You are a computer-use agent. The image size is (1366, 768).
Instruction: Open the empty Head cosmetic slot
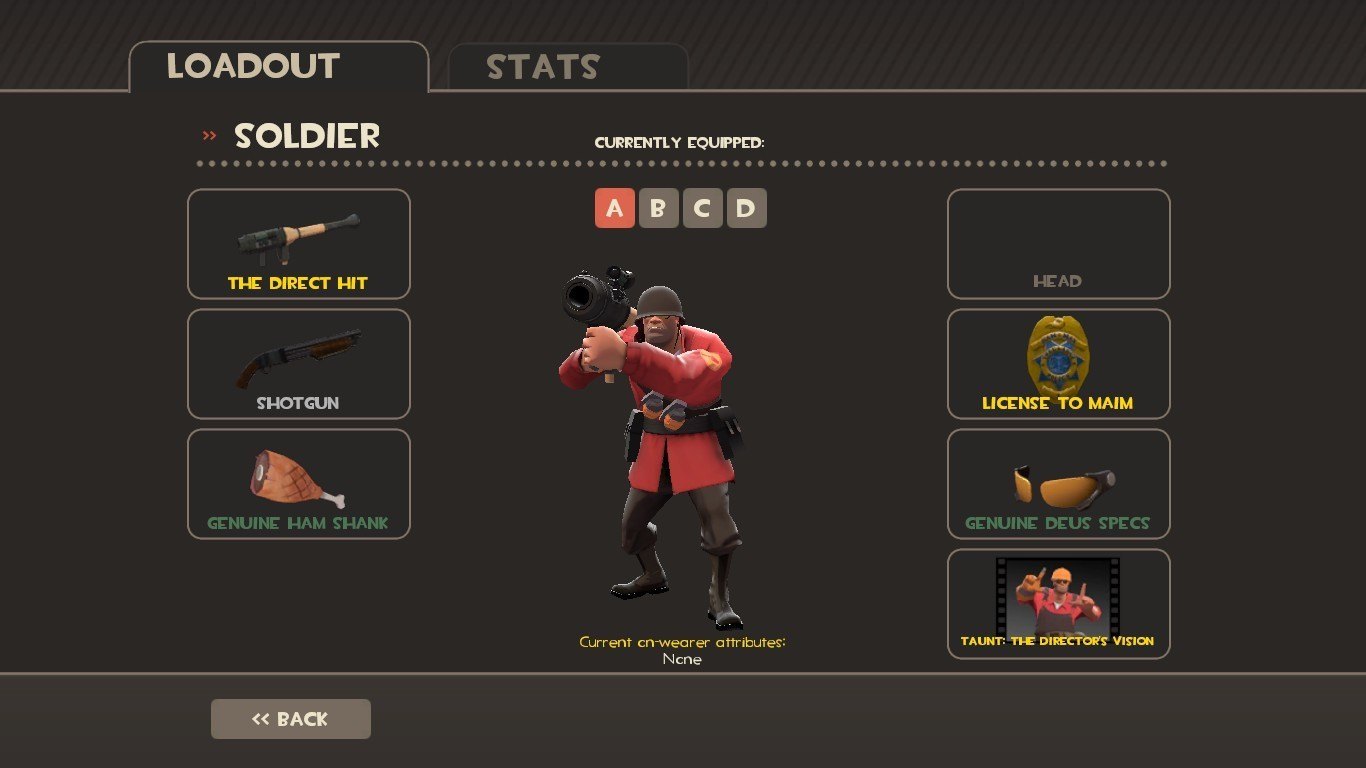pos(1058,244)
